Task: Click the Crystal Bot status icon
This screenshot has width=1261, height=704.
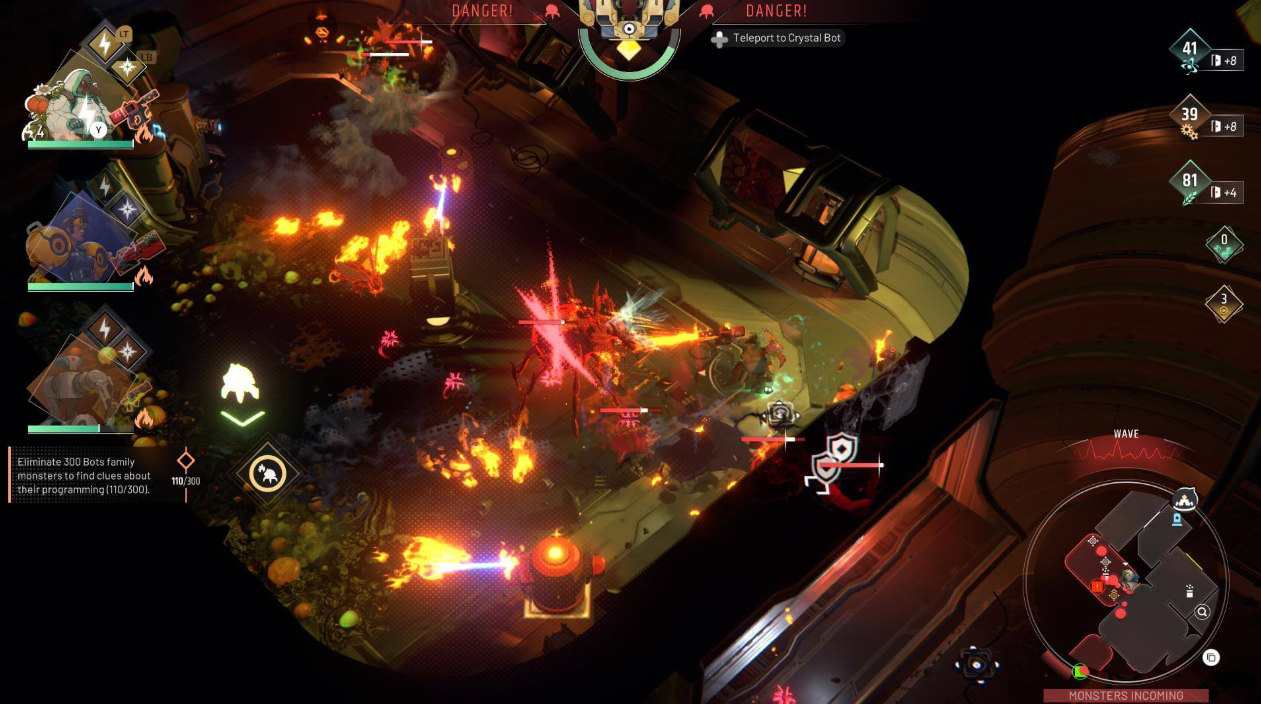Action: [629, 22]
